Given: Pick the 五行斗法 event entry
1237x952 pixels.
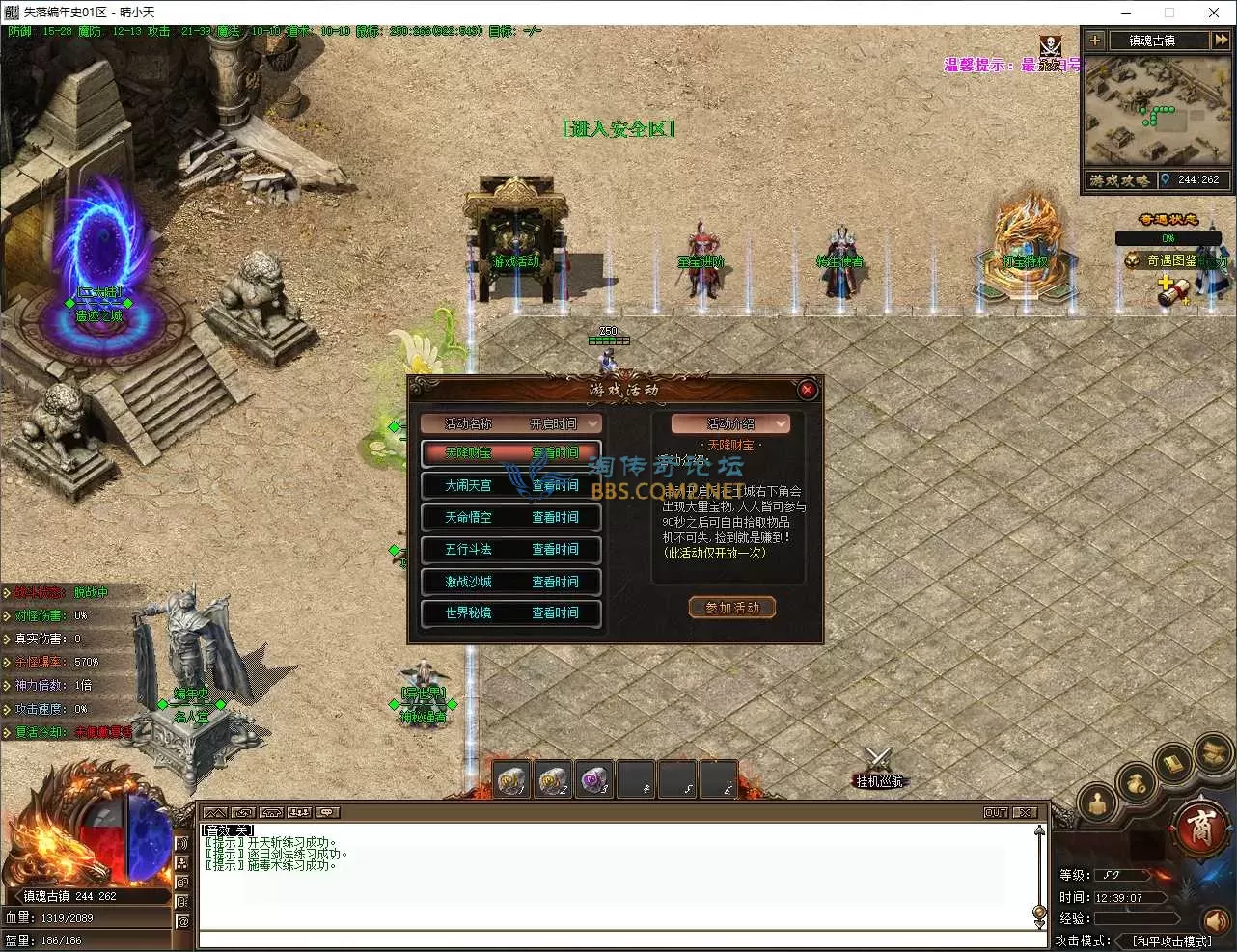Looking at the screenshot, I should coord(511,549).
